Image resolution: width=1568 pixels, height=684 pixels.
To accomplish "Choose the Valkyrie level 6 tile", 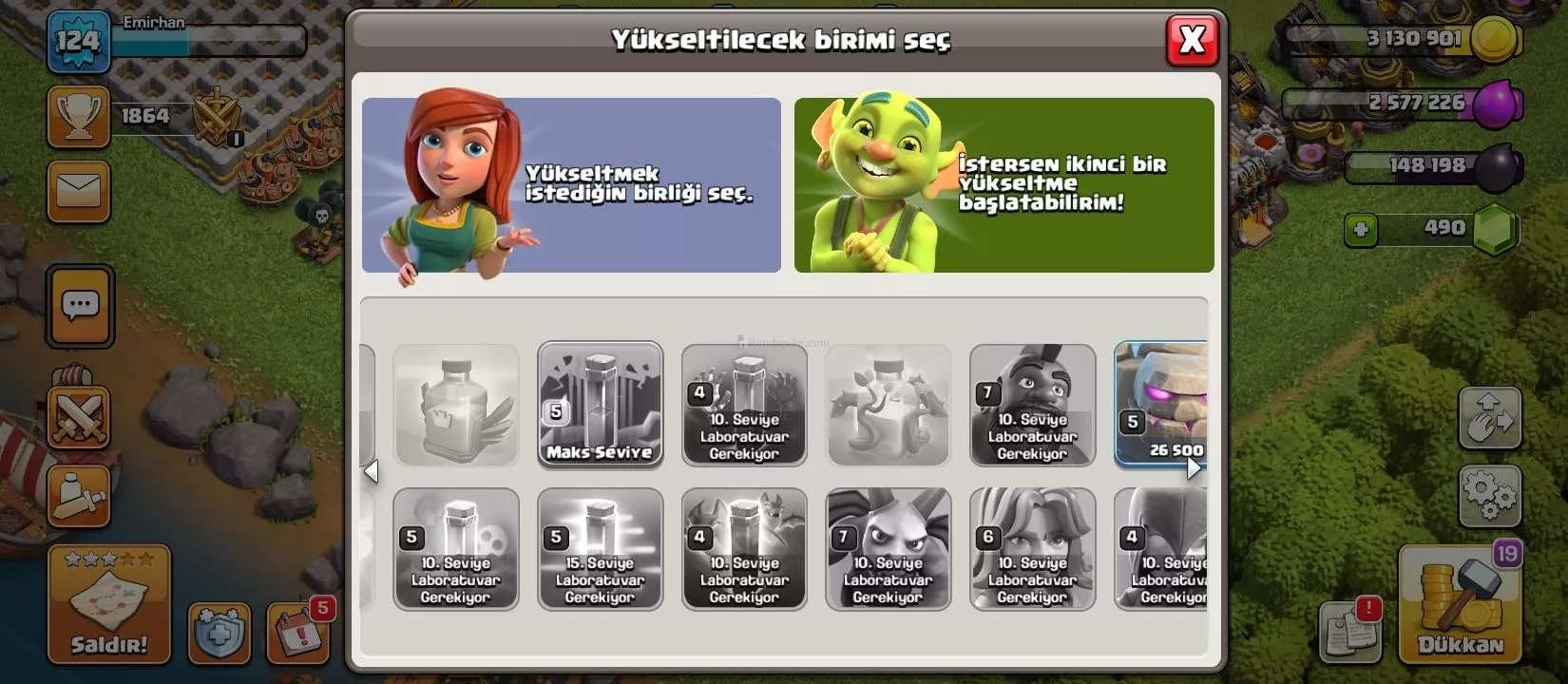I will click(x=1032, y=549).
